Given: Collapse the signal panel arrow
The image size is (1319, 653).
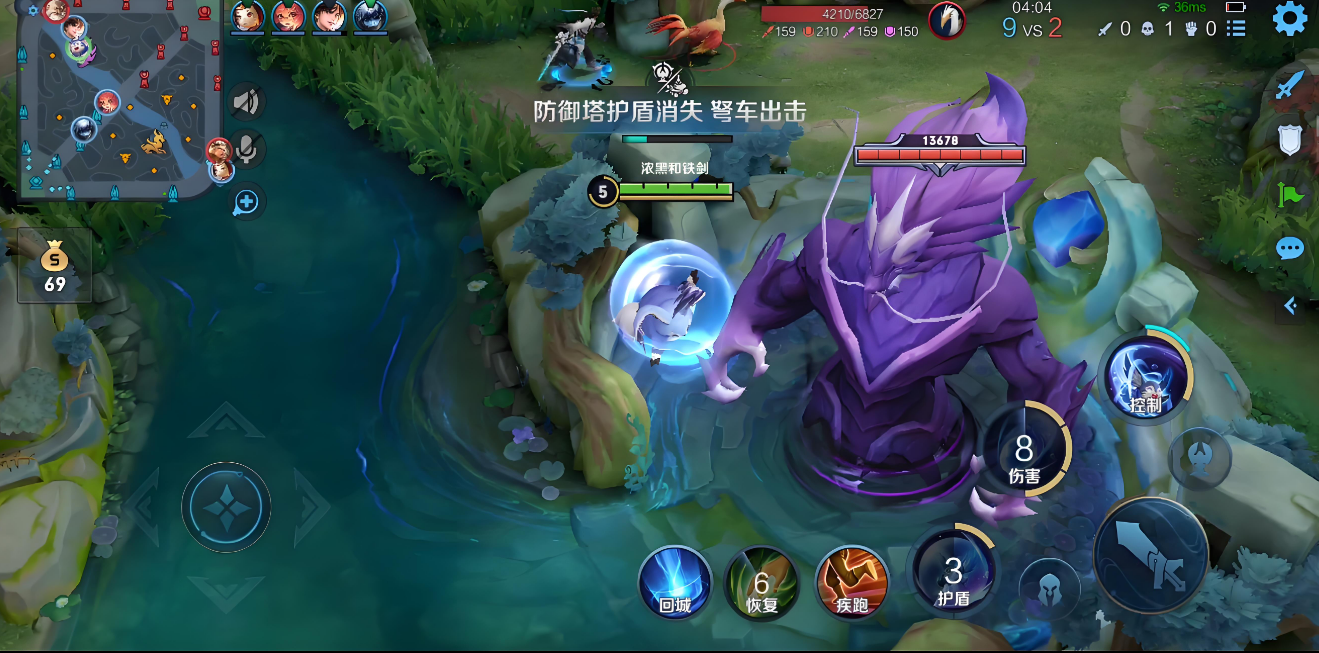Looking at the screenshot, I should (x=1291, y=305).
